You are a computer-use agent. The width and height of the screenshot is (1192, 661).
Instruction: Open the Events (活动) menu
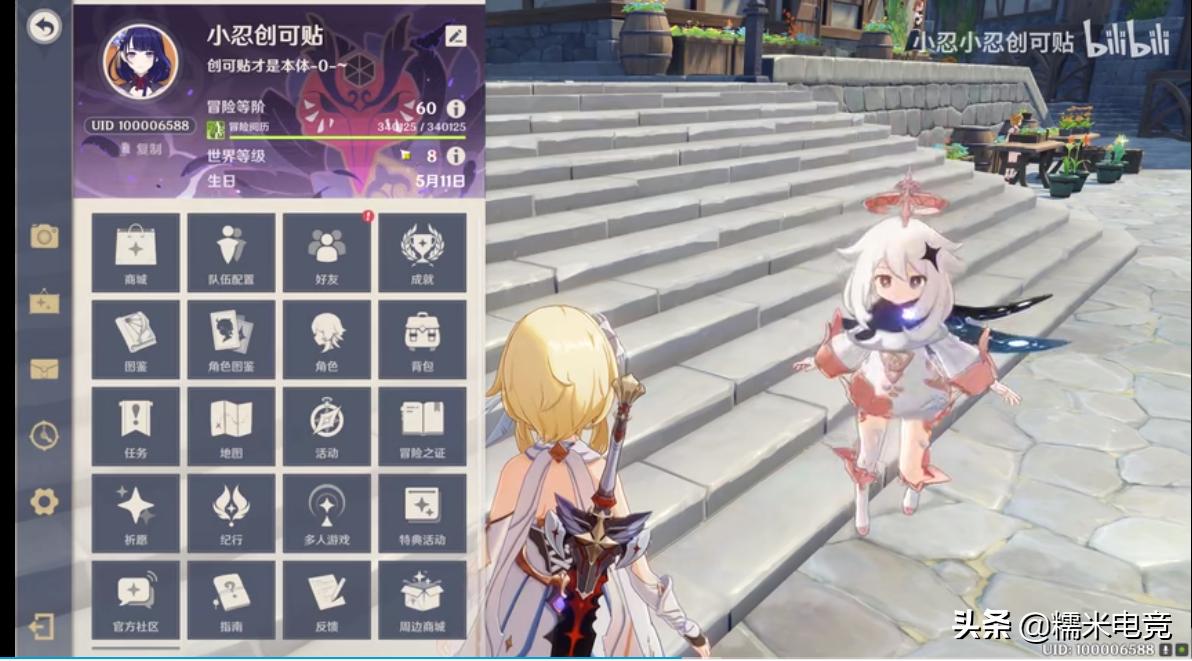327,426
